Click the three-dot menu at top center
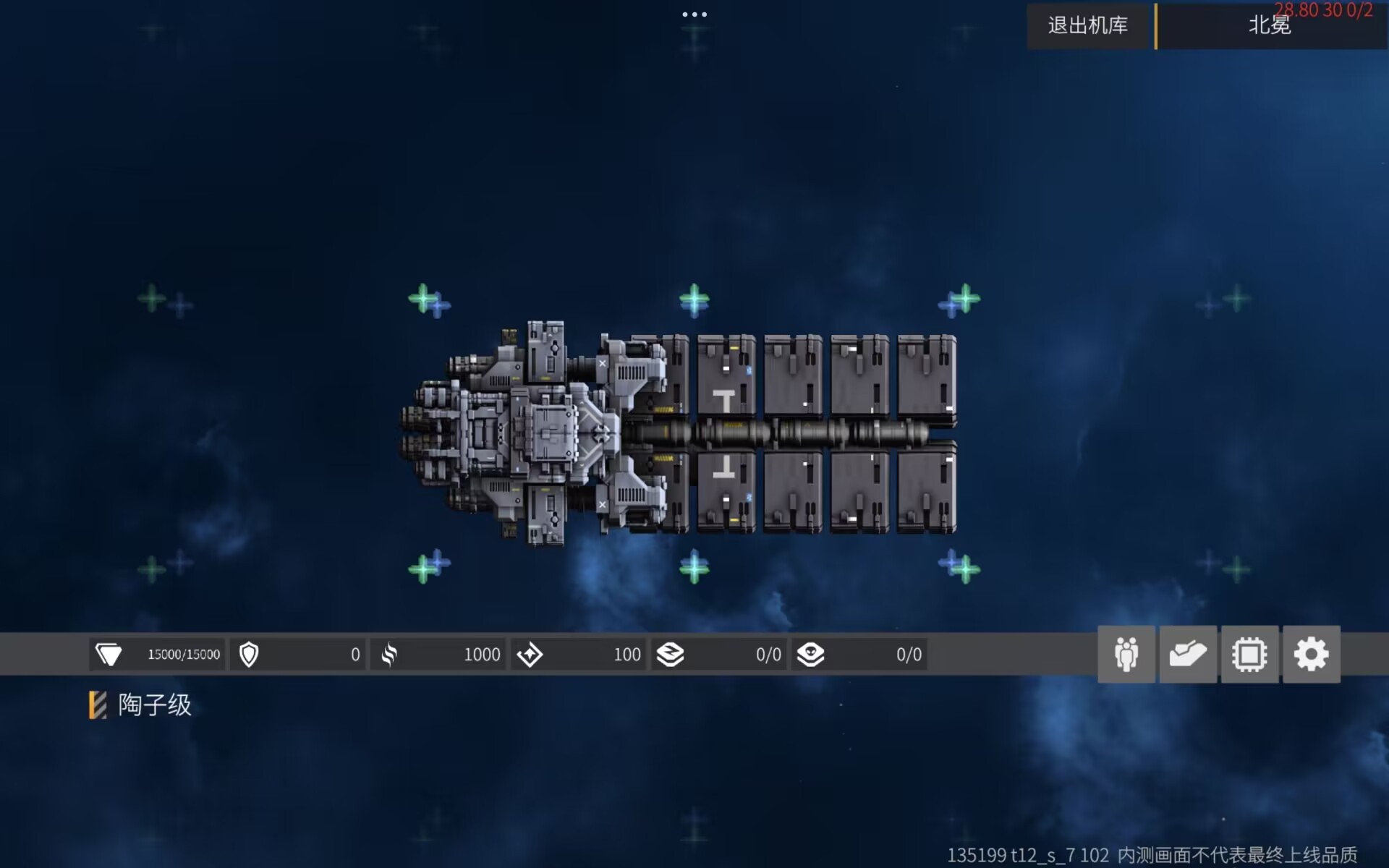This screenshot has height=868, width=1389. point(694,14)
